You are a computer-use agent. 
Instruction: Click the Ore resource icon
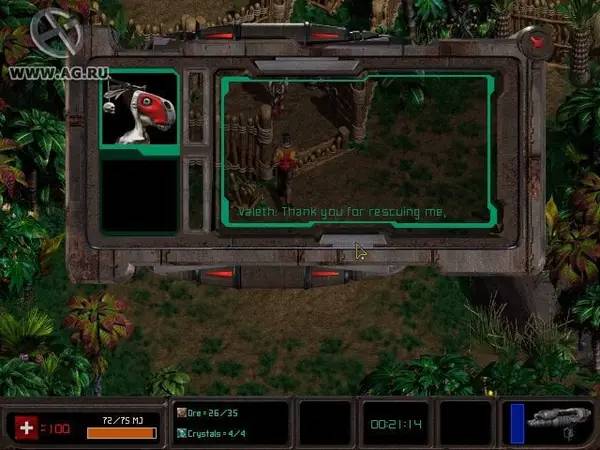181,411
